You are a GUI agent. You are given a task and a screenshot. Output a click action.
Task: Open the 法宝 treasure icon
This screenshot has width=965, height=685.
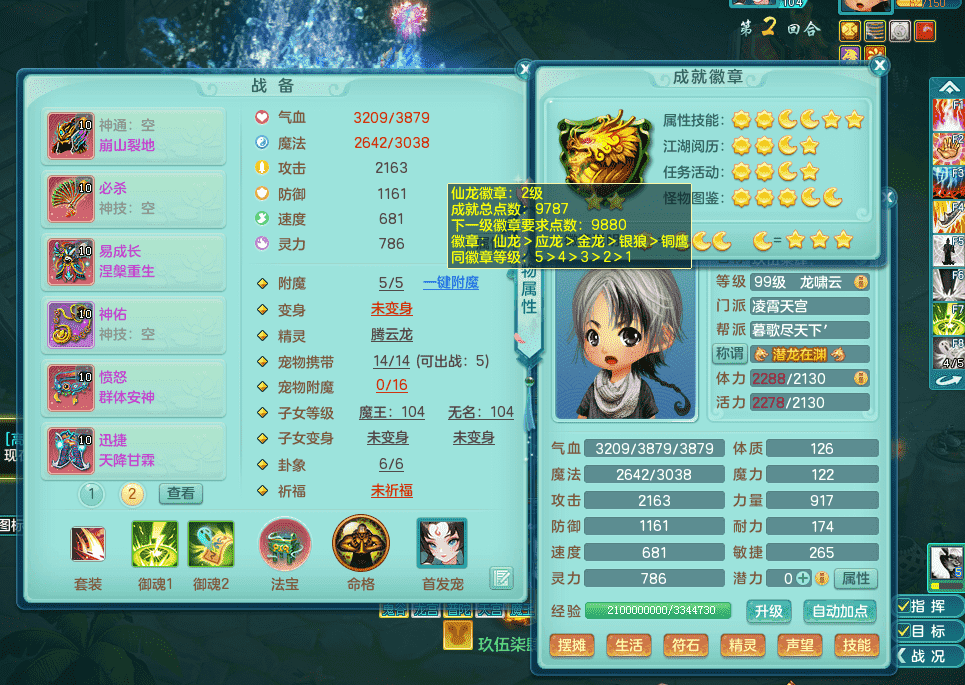tap(284, 545)
